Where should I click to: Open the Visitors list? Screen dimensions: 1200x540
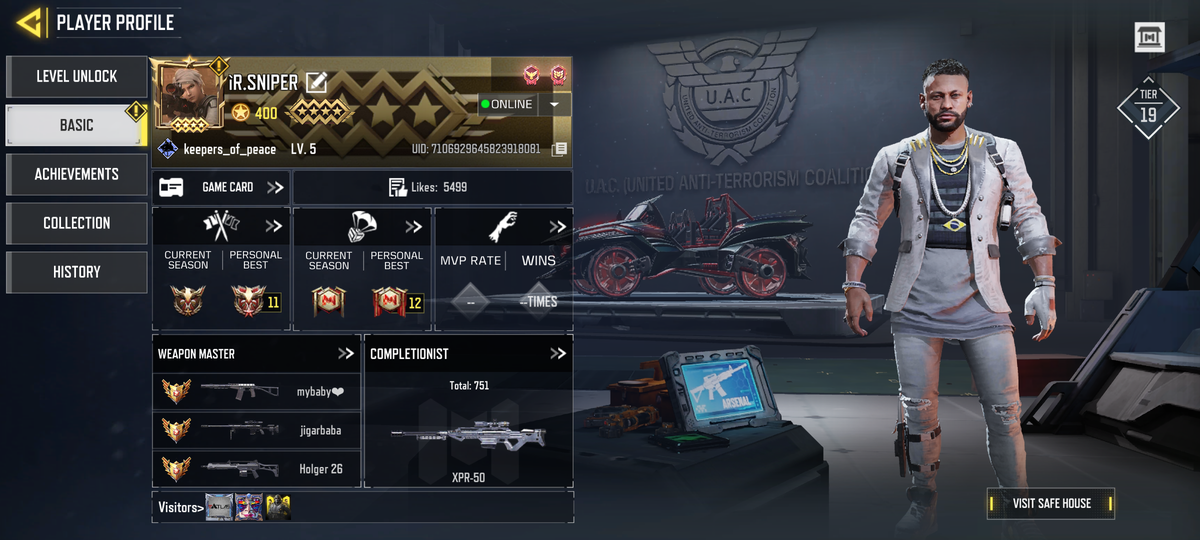[181, 507]
